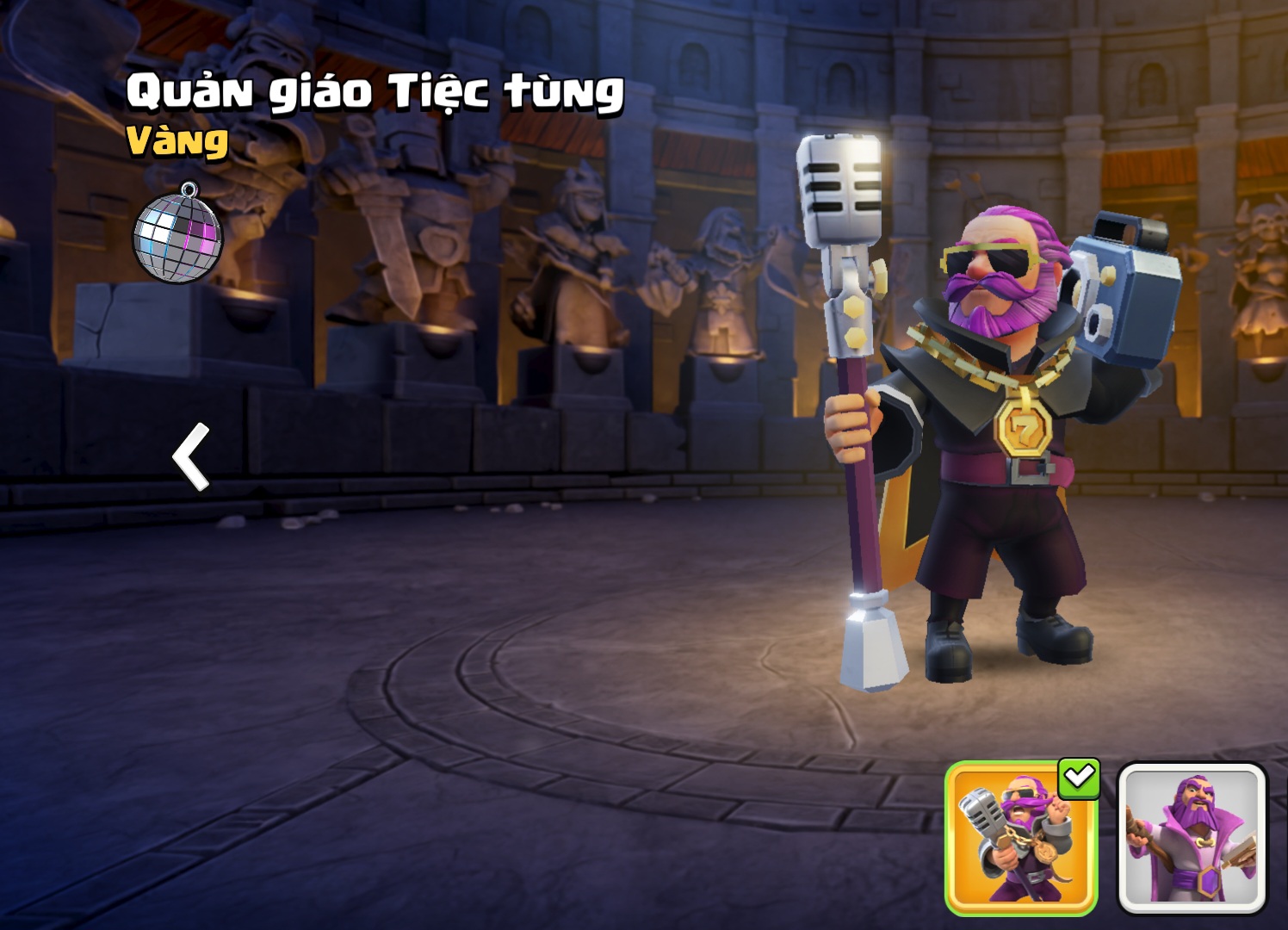
Task: Select the Party Warden gold skin thumbnail
Action: pos(1020,838)
